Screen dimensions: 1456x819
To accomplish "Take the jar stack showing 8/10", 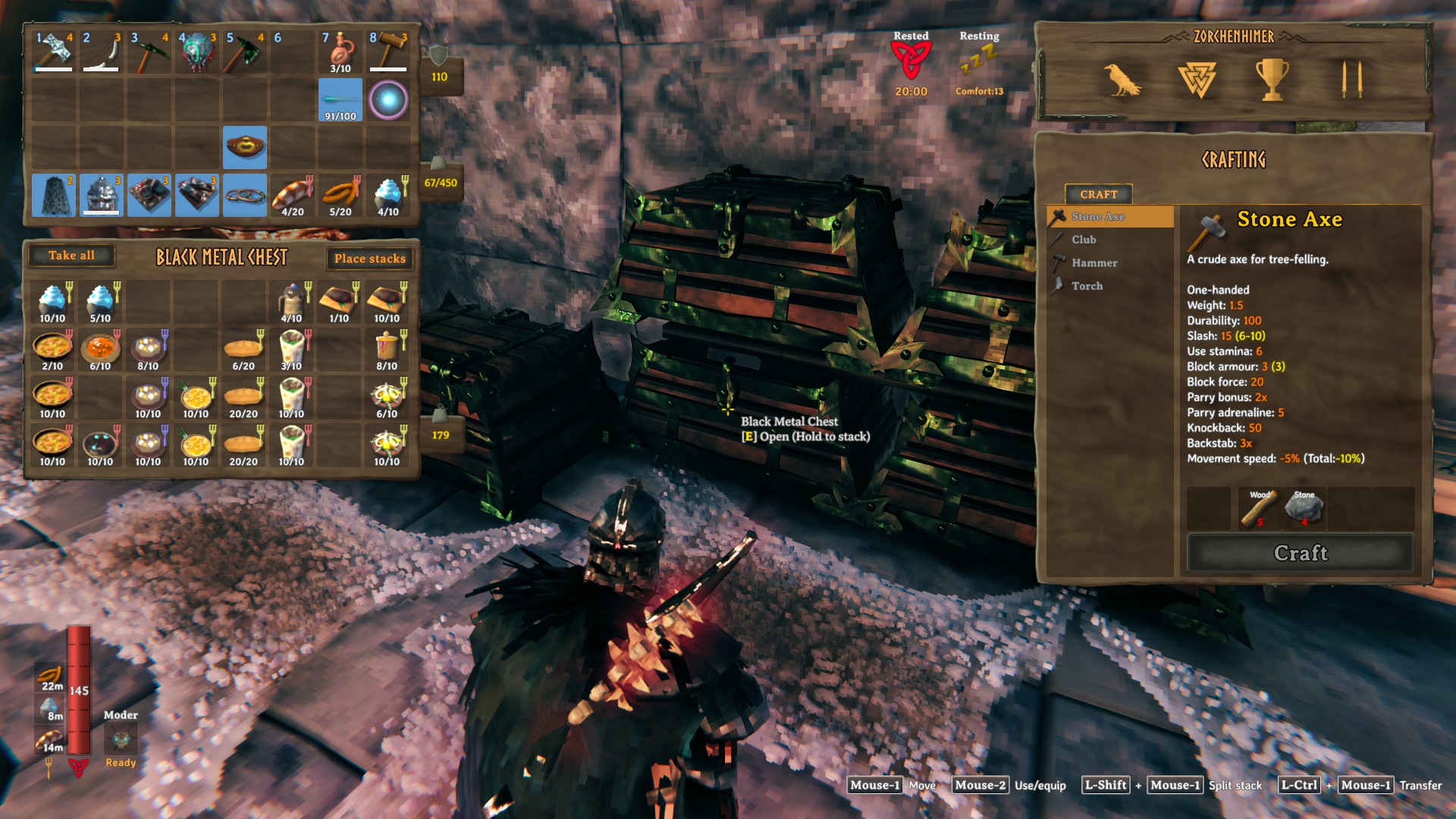I will pyautogui.click(x=387, y=350).
